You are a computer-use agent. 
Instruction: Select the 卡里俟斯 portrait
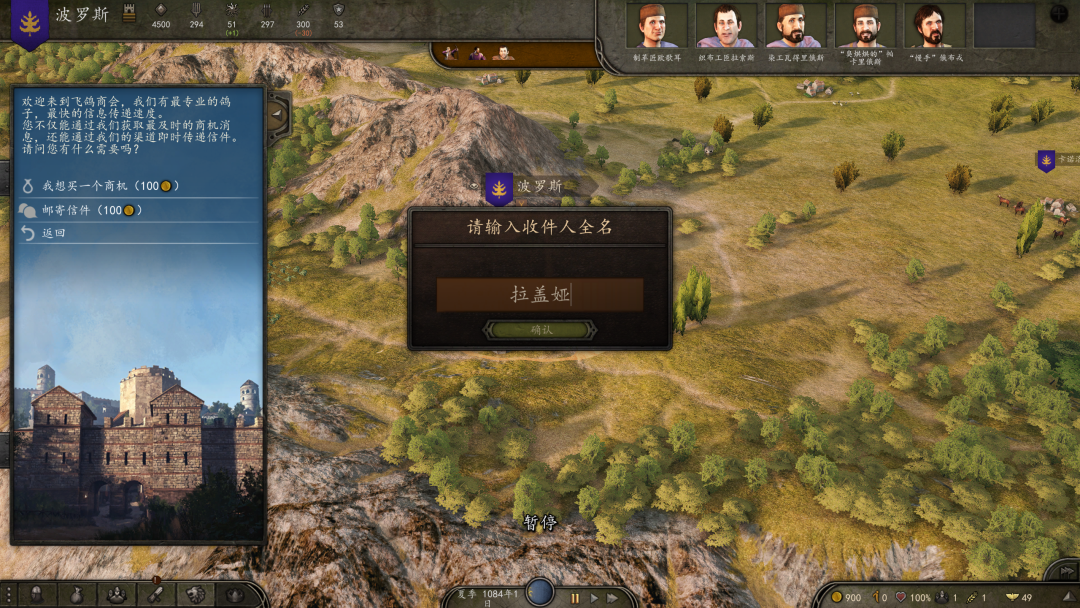866,26
